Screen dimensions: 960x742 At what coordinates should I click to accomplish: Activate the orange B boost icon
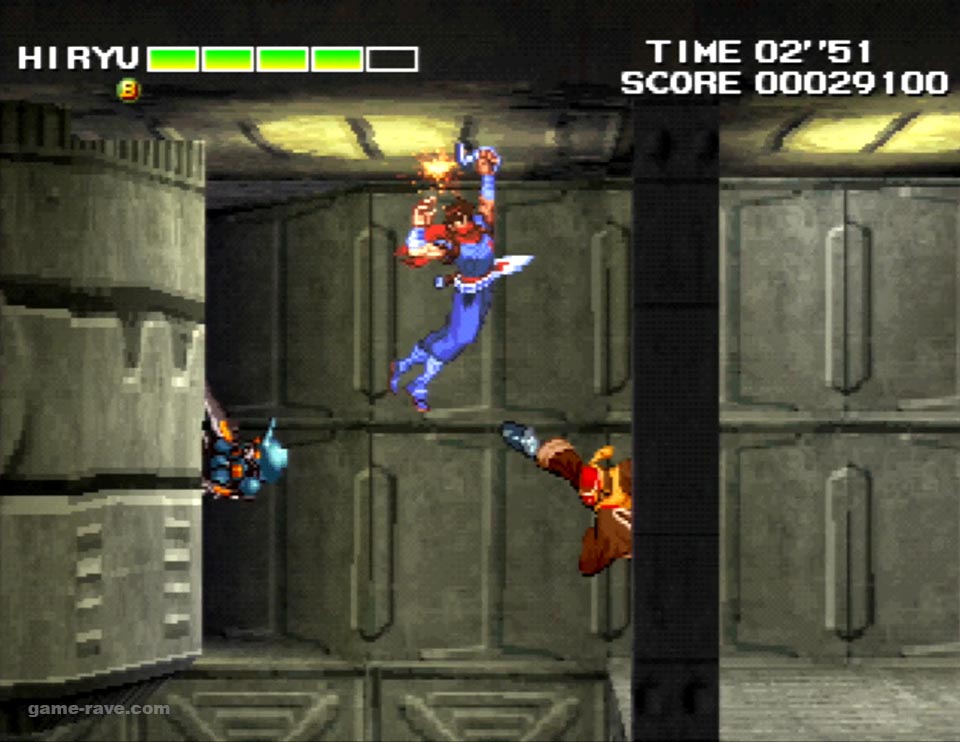[129, 90]
